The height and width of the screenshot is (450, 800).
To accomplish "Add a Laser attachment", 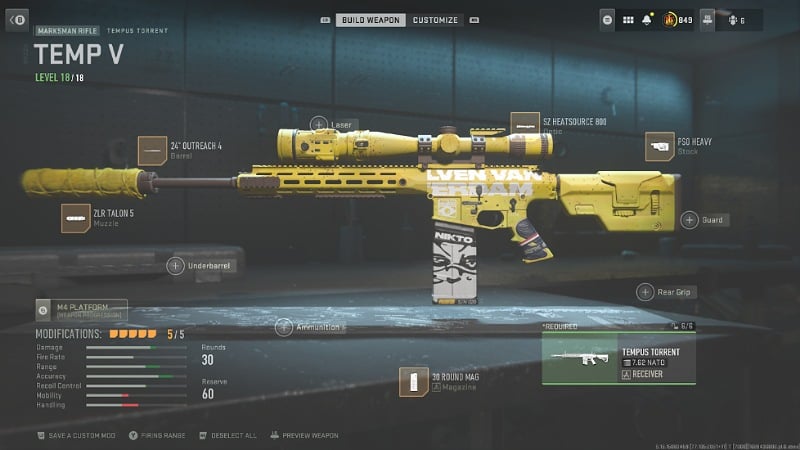I will click(319, 125).
